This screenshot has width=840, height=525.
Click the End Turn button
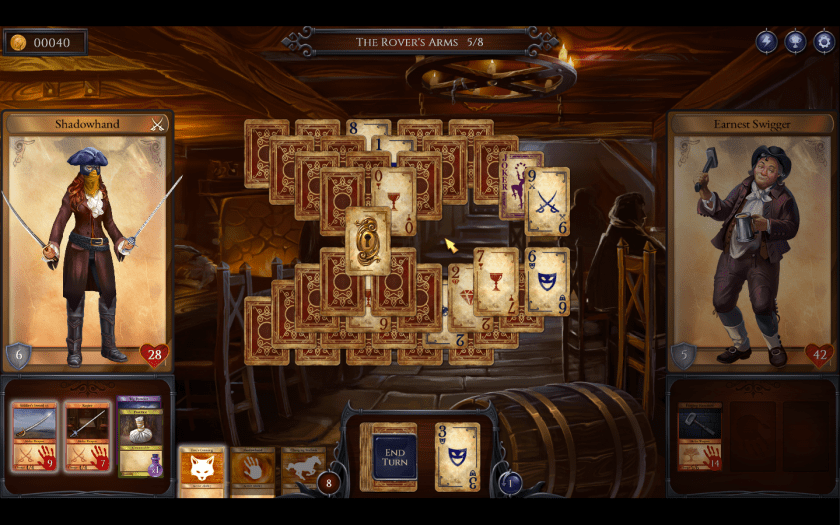pos(394,458)
